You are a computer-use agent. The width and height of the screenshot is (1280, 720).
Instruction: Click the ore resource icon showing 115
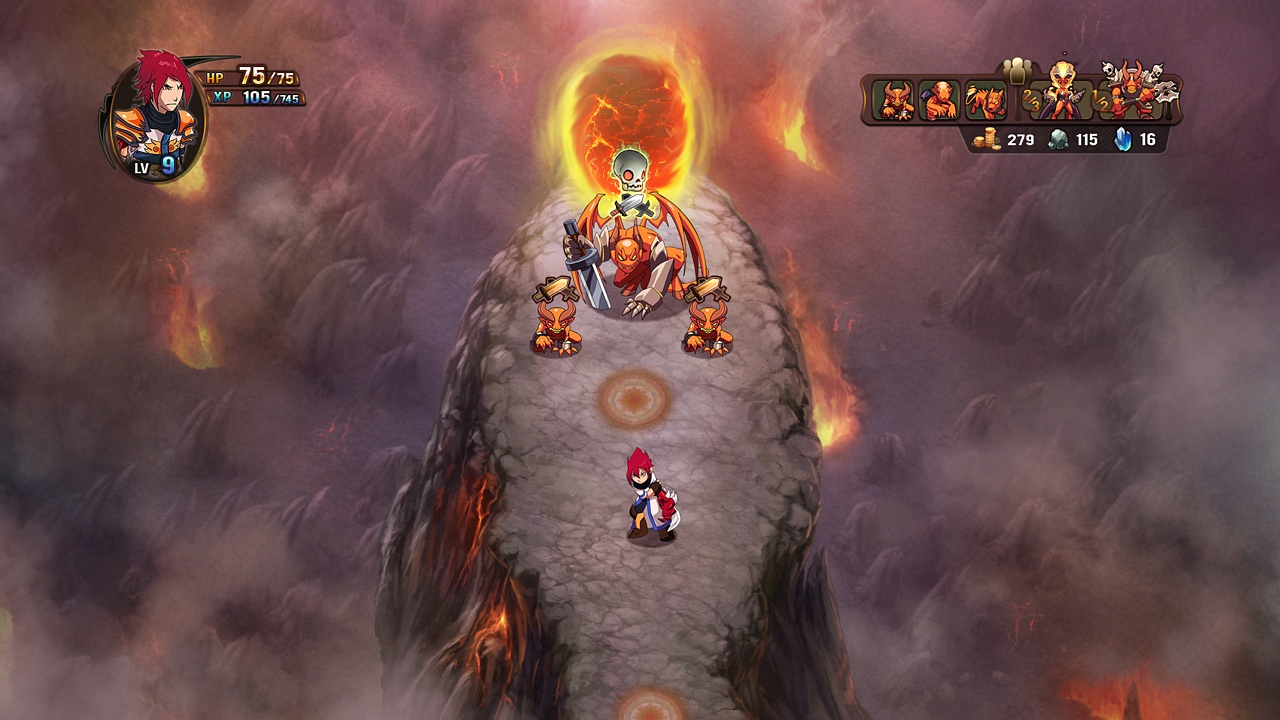pyautogui.click(x=1058, y=141)
